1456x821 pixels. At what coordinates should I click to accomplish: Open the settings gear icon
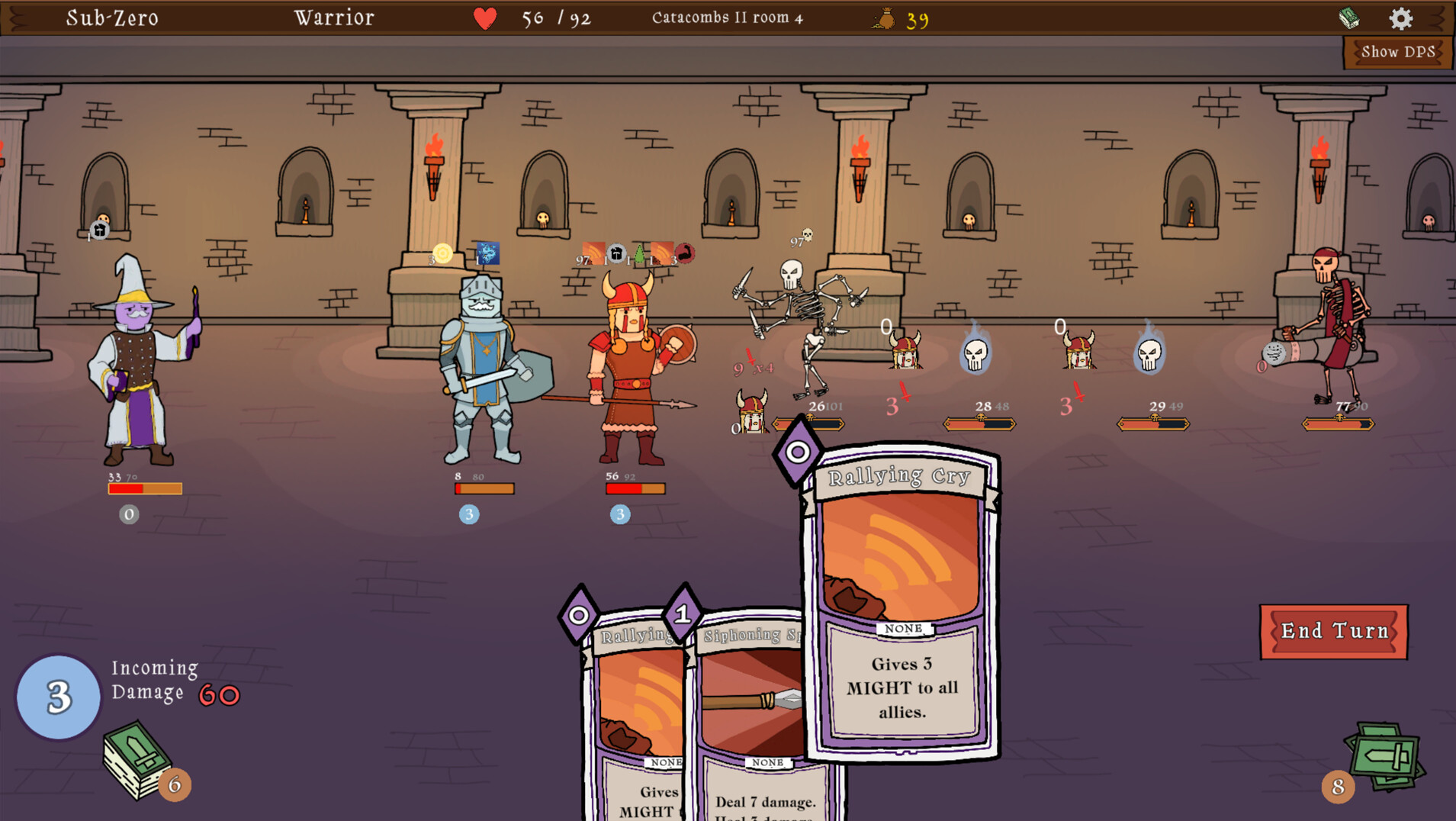point(1403,20)
